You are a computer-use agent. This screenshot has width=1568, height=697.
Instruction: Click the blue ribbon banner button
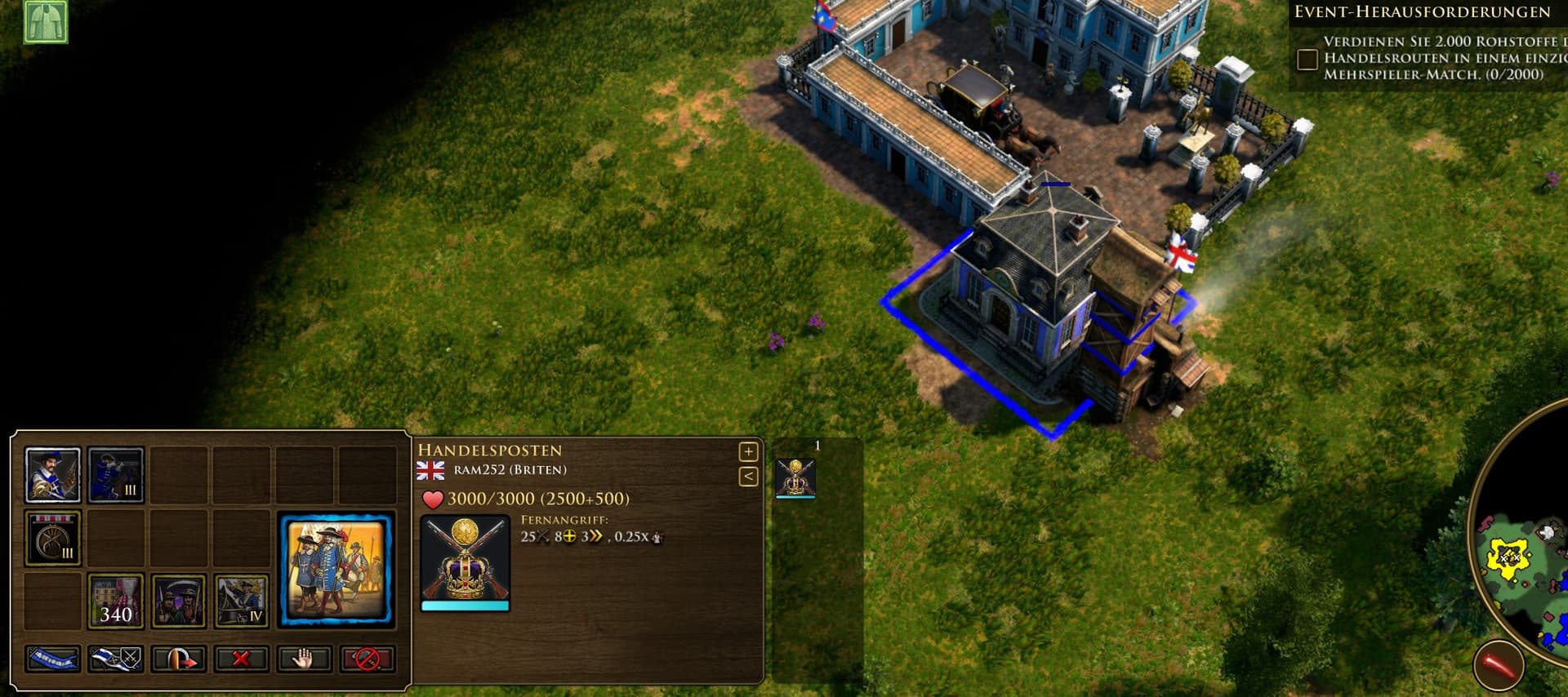click(53, 659)
